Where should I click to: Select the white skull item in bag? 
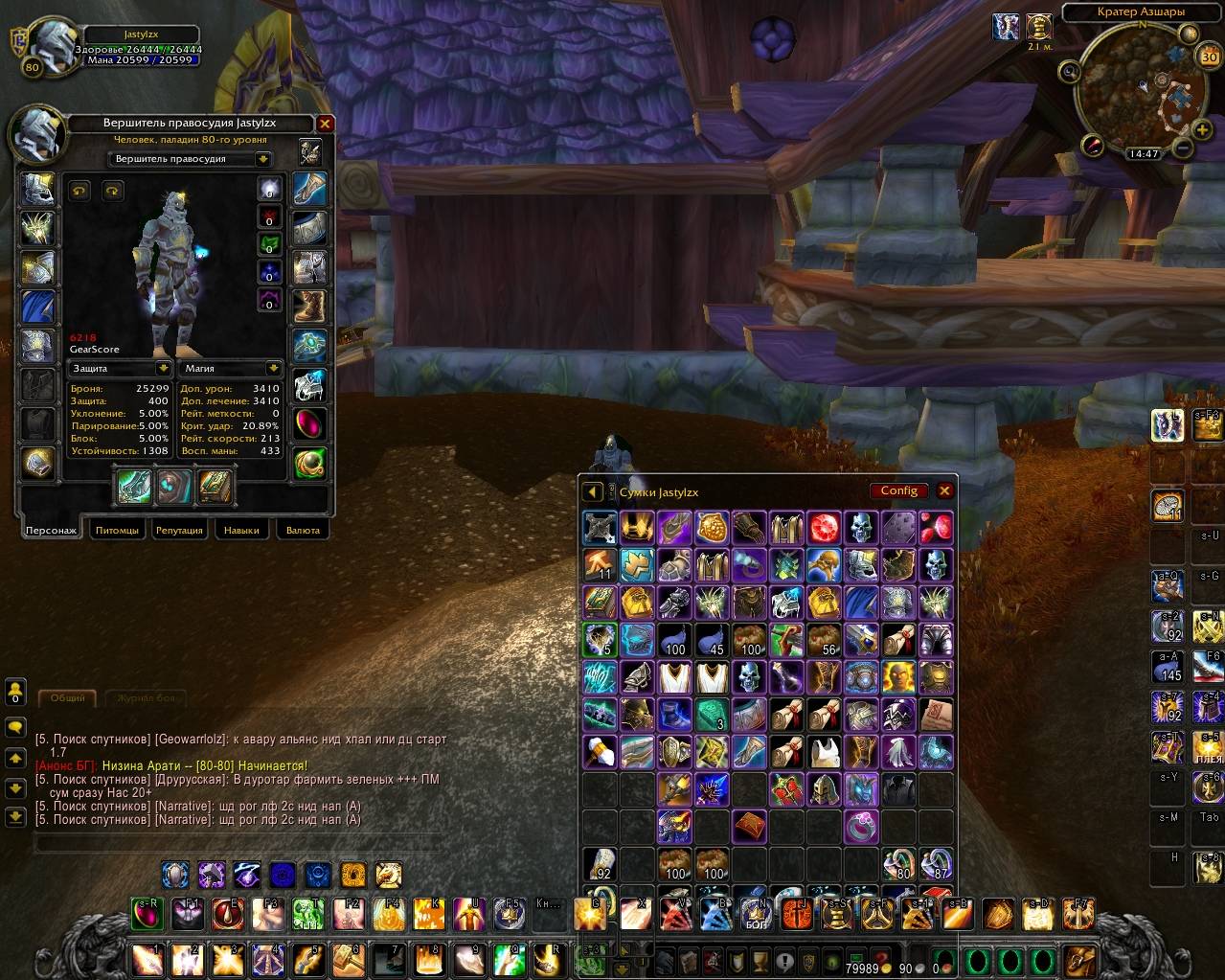tap(861, 527)
